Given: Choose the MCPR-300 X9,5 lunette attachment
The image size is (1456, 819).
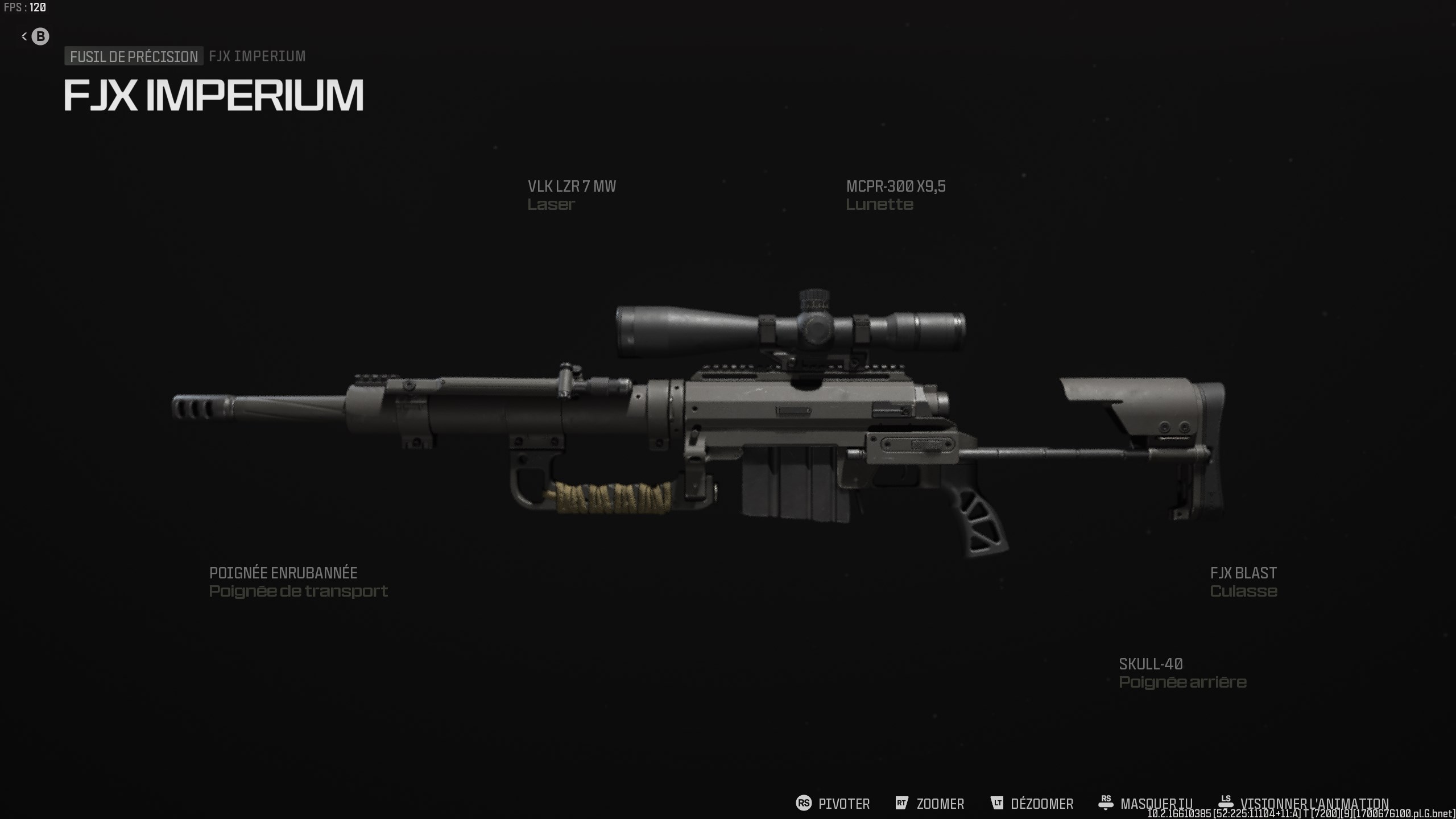Looking at the screenshot, I should pyautogui.click(x=895, y=195).
